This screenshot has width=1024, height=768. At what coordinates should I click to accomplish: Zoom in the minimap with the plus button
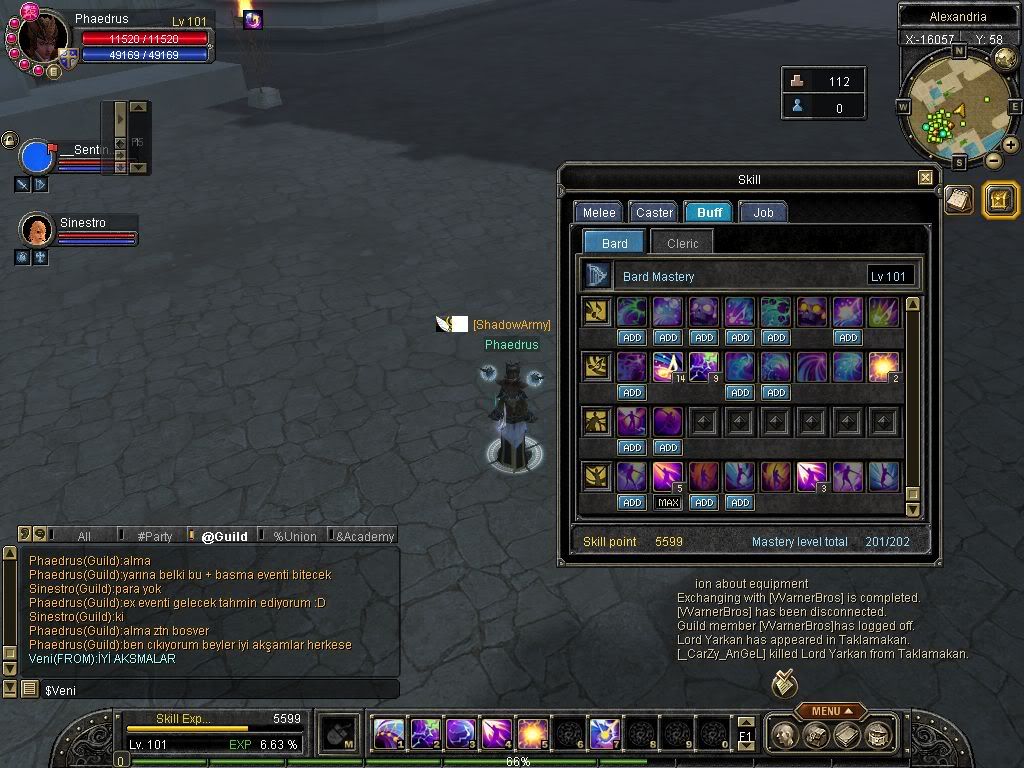(1011, 145)
